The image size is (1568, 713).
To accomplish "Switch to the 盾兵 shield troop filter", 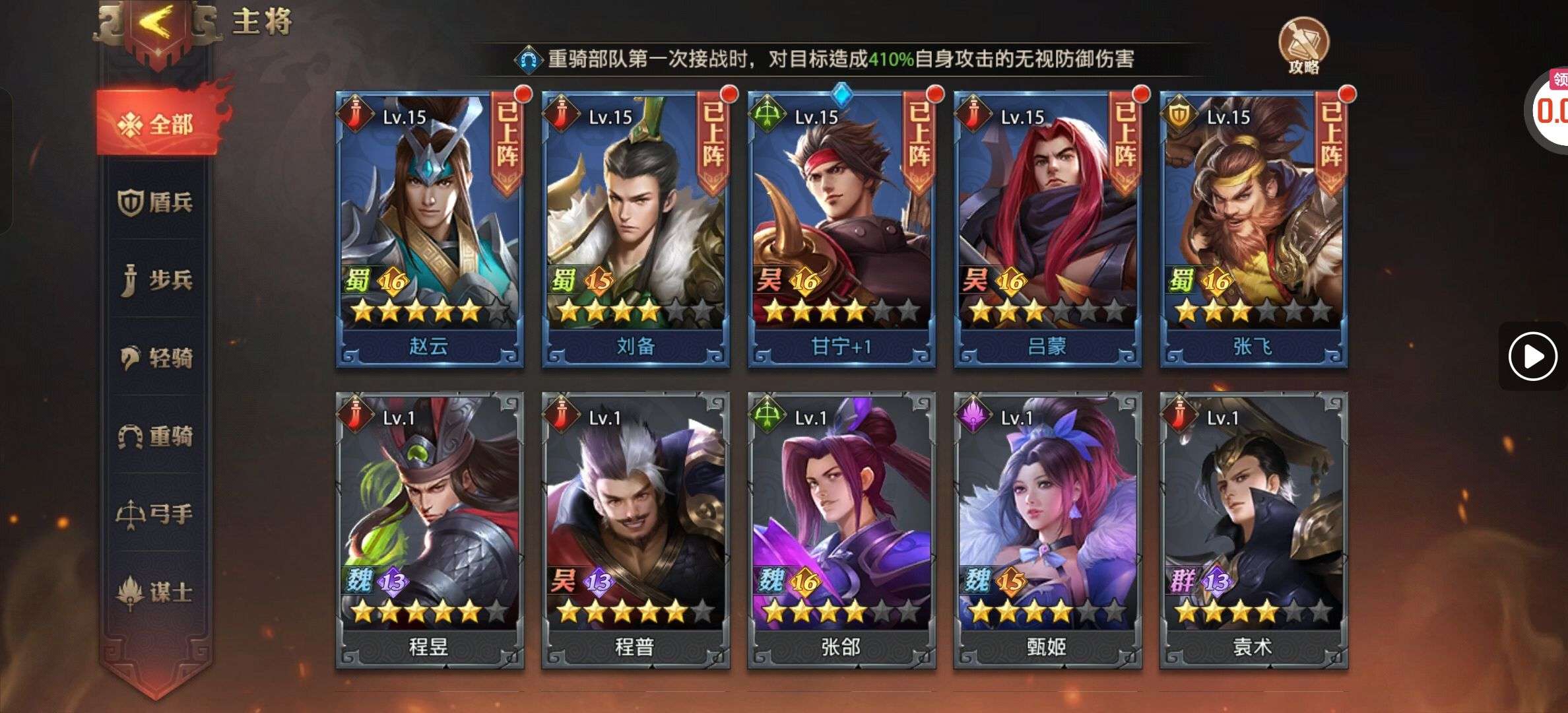I will click(x=157, y=202).
